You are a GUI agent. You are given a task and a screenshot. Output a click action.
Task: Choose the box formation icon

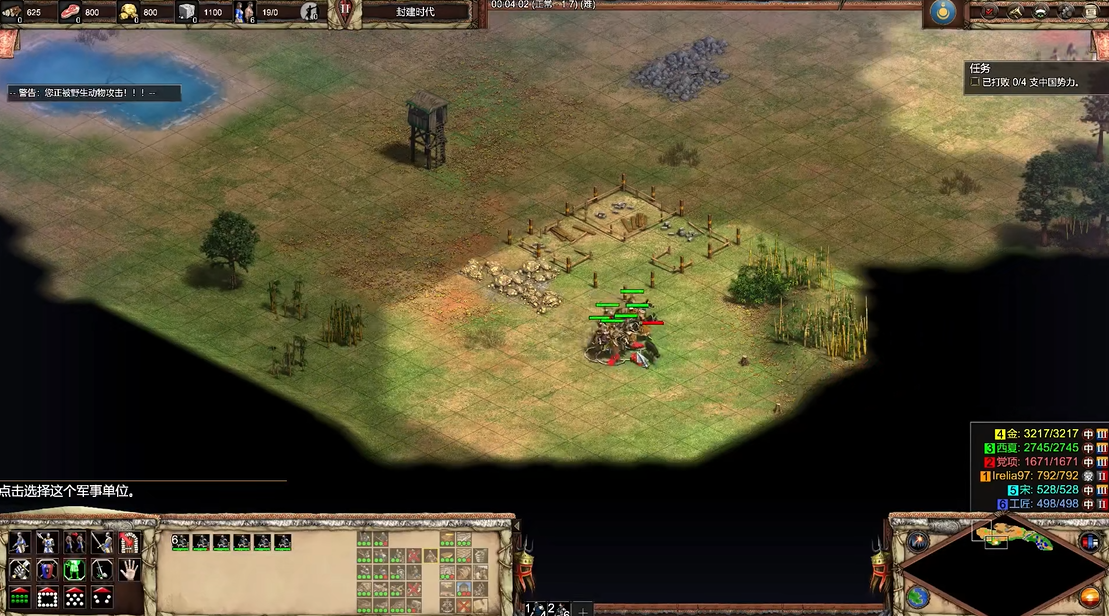[x=47, y=598]
